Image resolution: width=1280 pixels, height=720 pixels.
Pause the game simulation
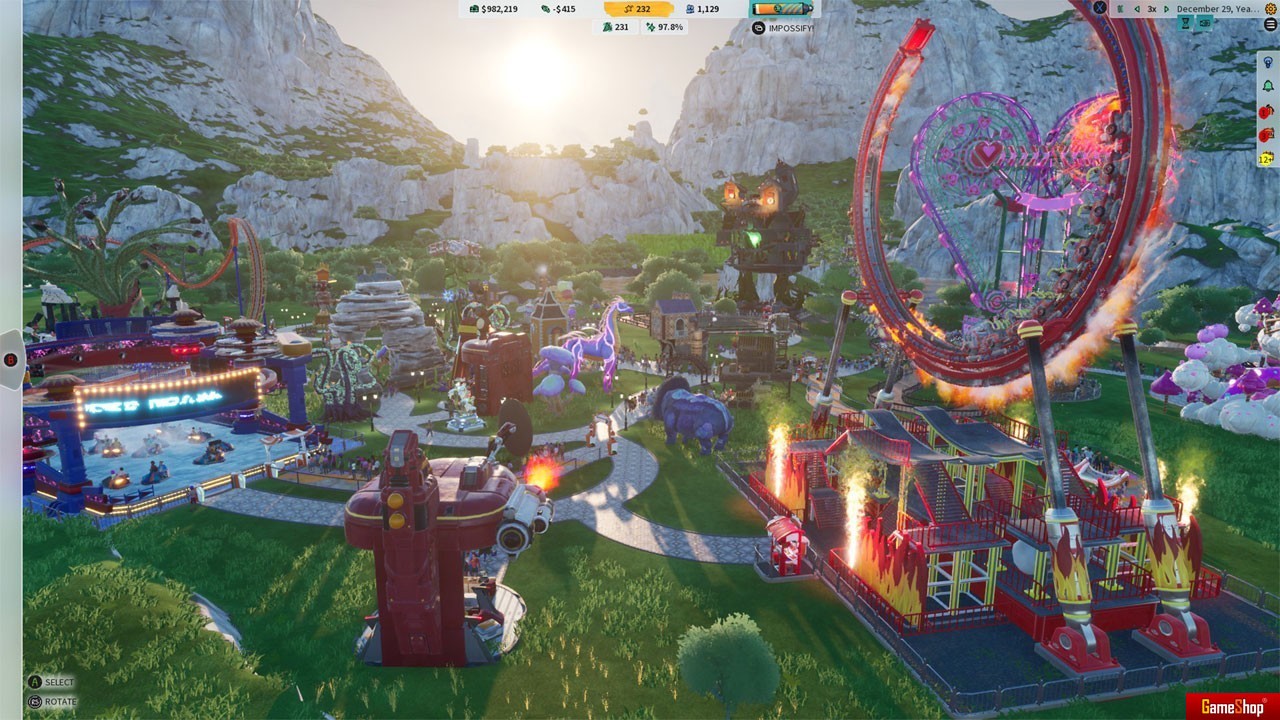[x=1120, y=8]
